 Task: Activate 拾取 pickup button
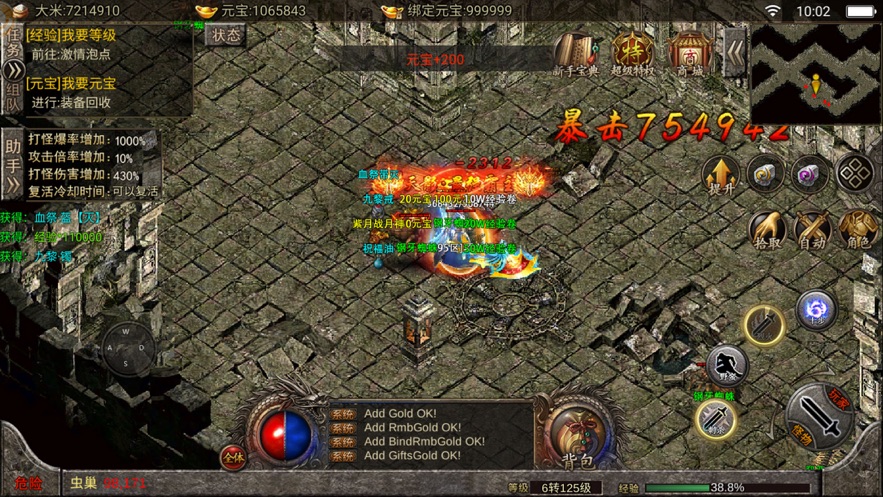767,230
